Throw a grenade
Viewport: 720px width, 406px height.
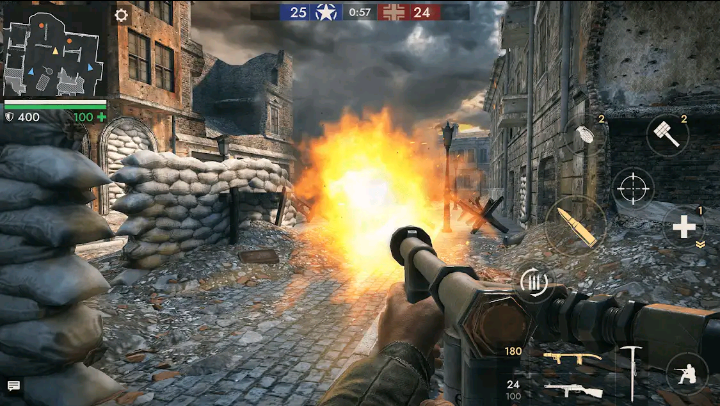[582, 140]
